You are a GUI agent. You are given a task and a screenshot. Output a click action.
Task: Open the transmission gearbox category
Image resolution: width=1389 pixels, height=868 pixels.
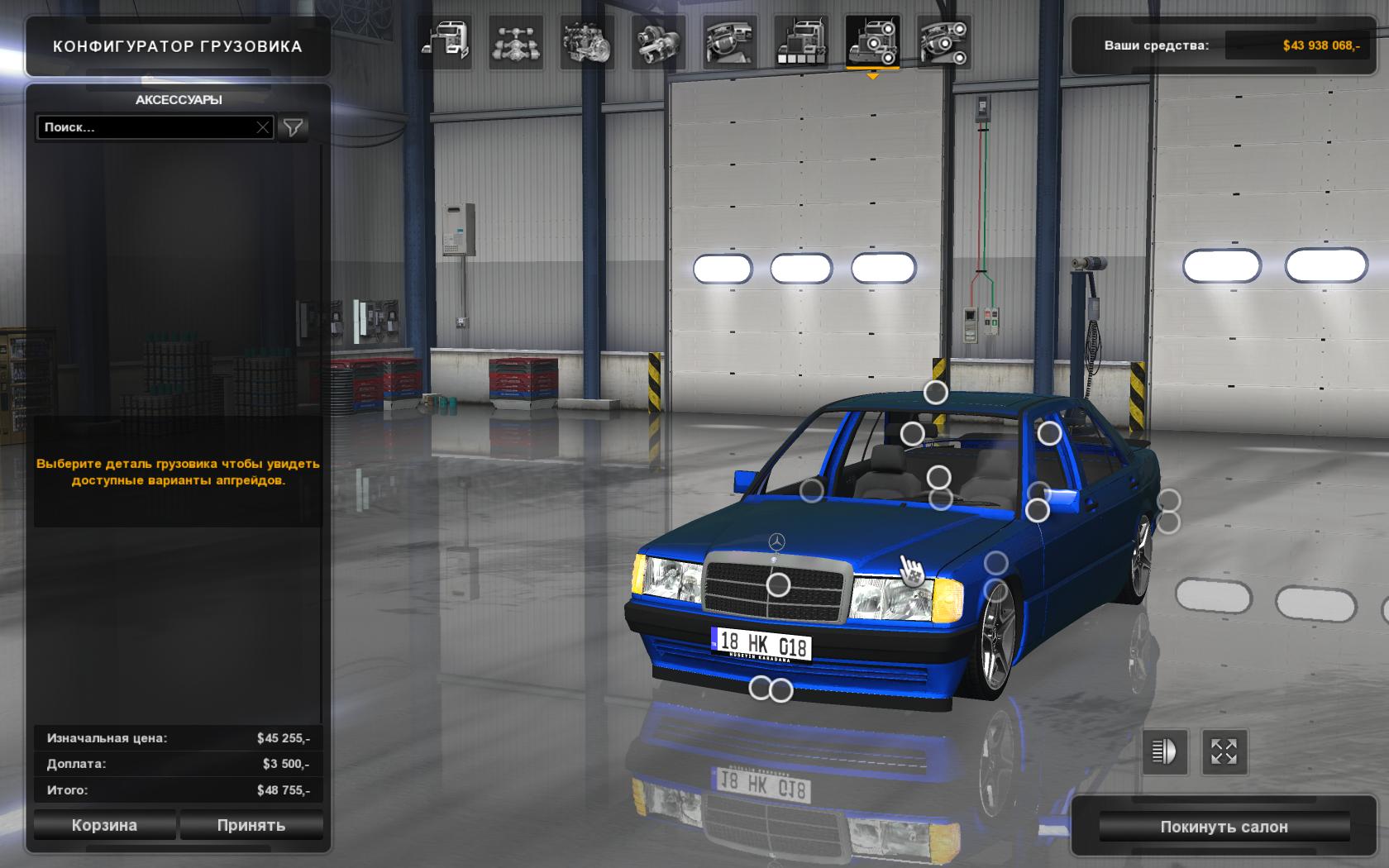tap(658, 42)
